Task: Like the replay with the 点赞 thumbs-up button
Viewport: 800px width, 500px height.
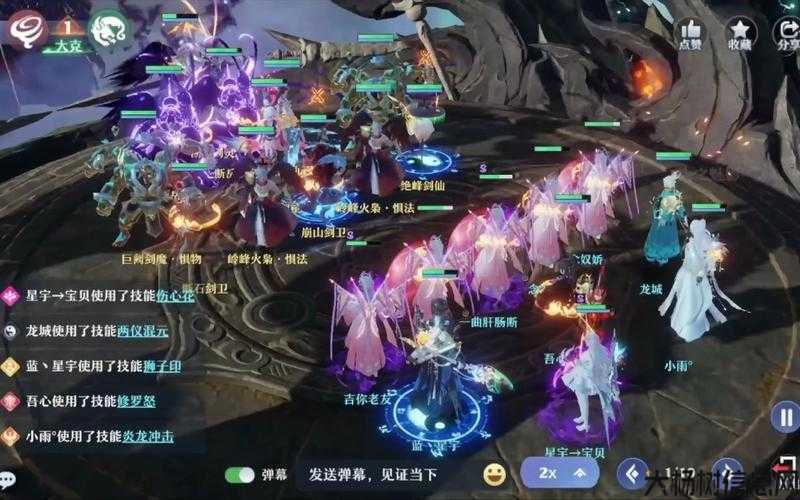Action: click(x=690, y=34)
